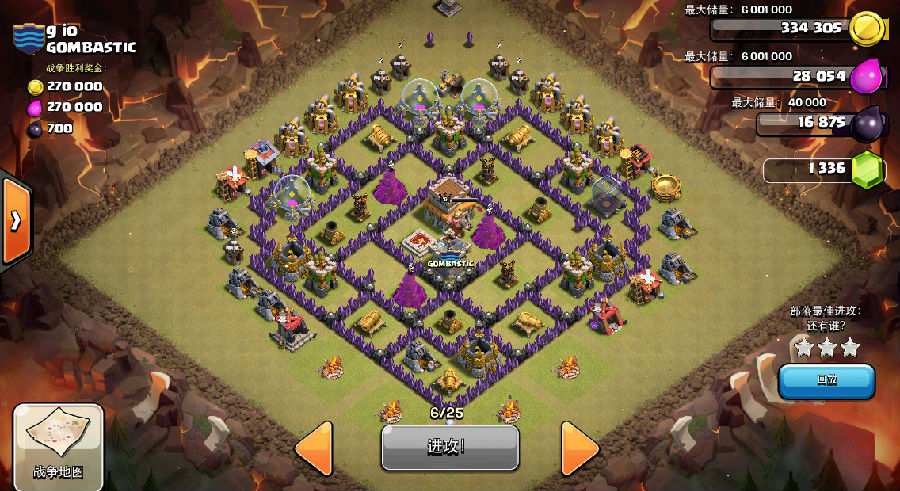Start the attack with the 进攻! button

(x=450, y=446)
